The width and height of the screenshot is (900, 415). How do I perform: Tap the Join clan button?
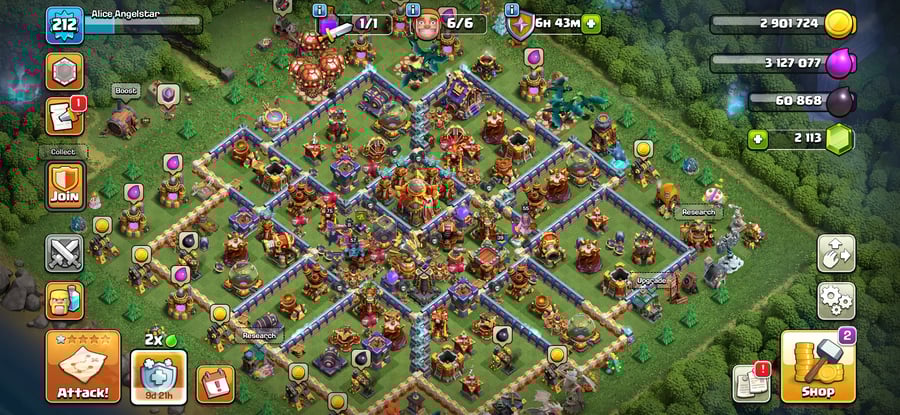point(64,186)
